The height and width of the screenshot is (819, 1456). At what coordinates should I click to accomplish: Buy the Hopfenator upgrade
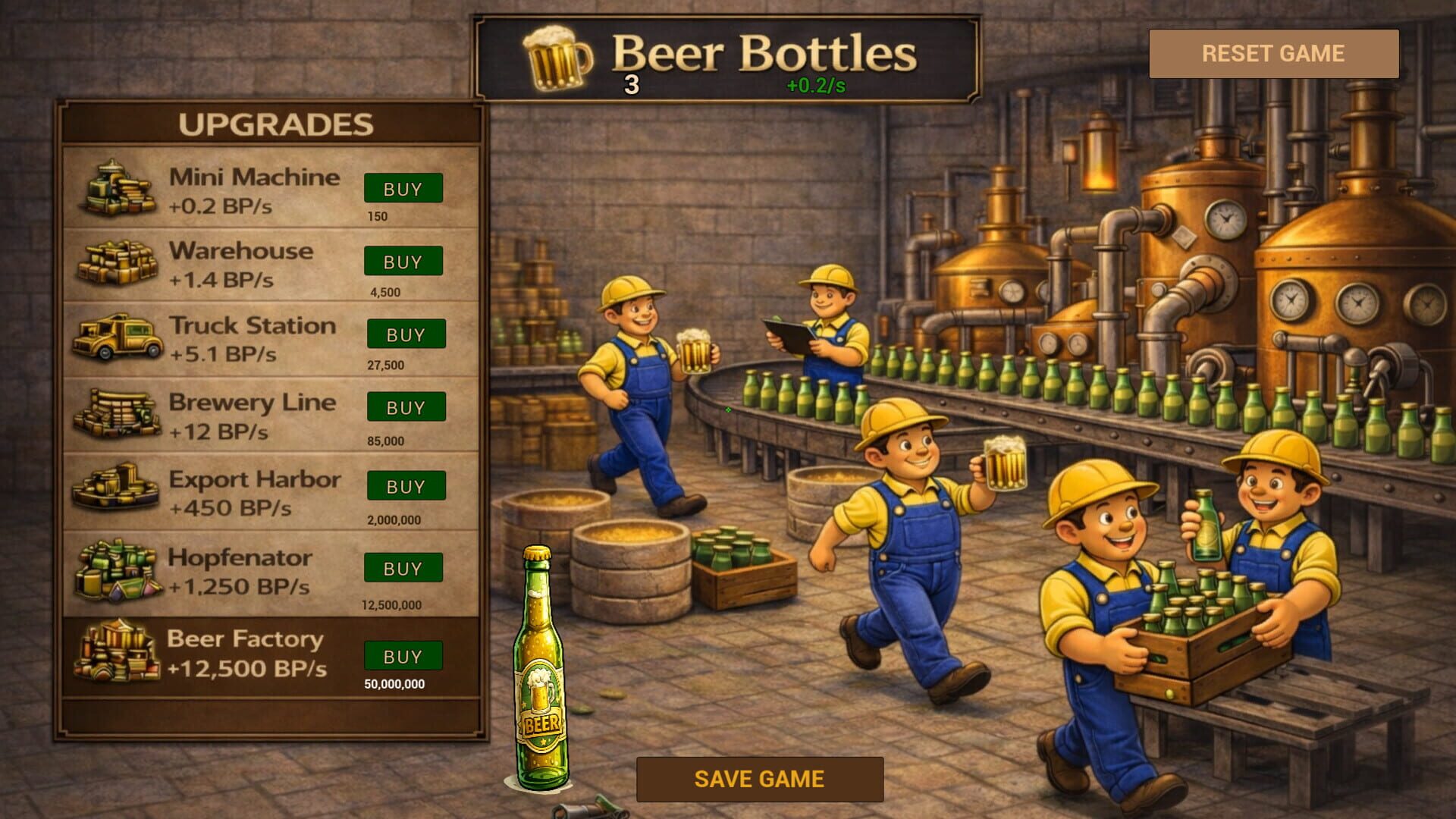403,568
